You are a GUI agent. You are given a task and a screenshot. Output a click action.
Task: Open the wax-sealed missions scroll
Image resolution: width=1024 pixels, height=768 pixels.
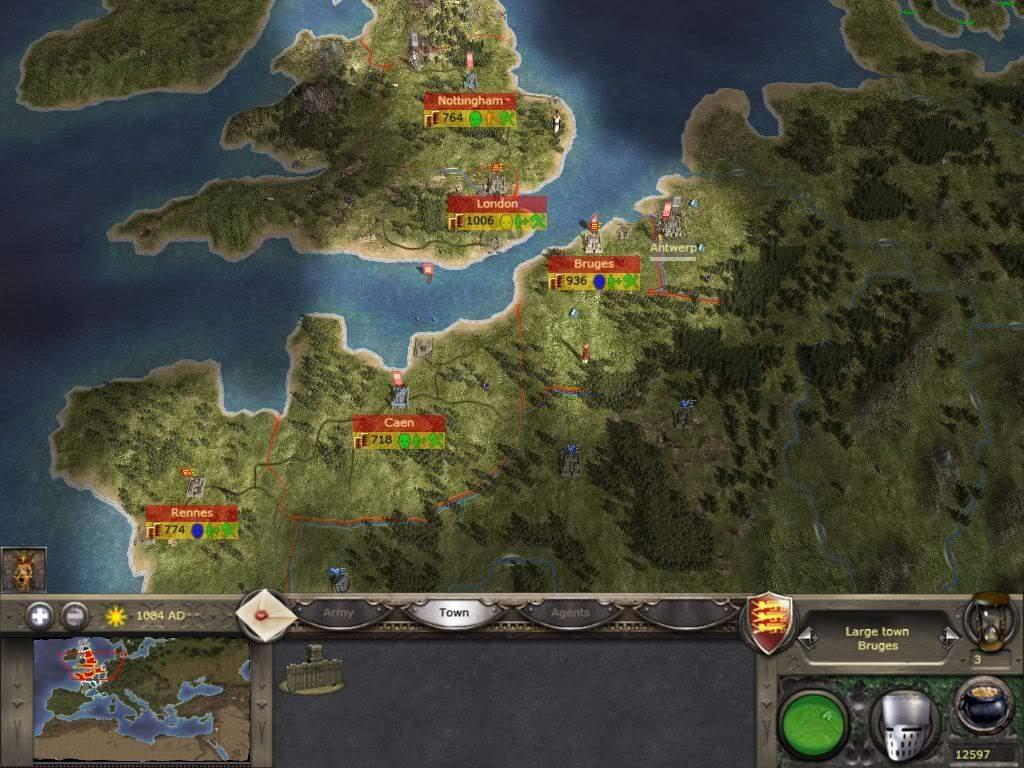267,614
